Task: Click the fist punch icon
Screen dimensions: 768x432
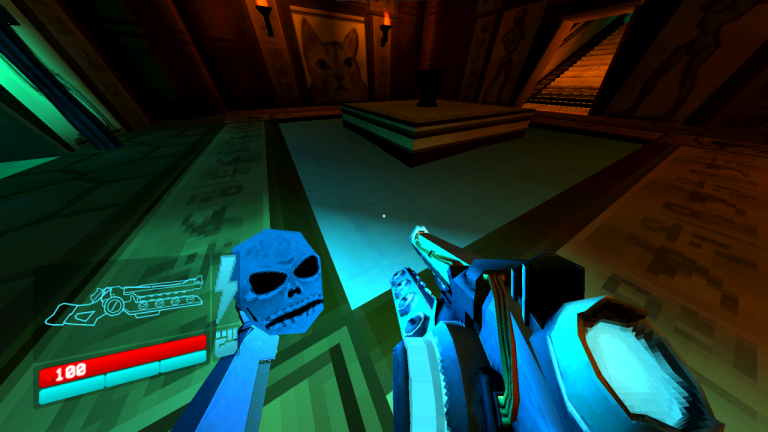Action: [225, 340]
